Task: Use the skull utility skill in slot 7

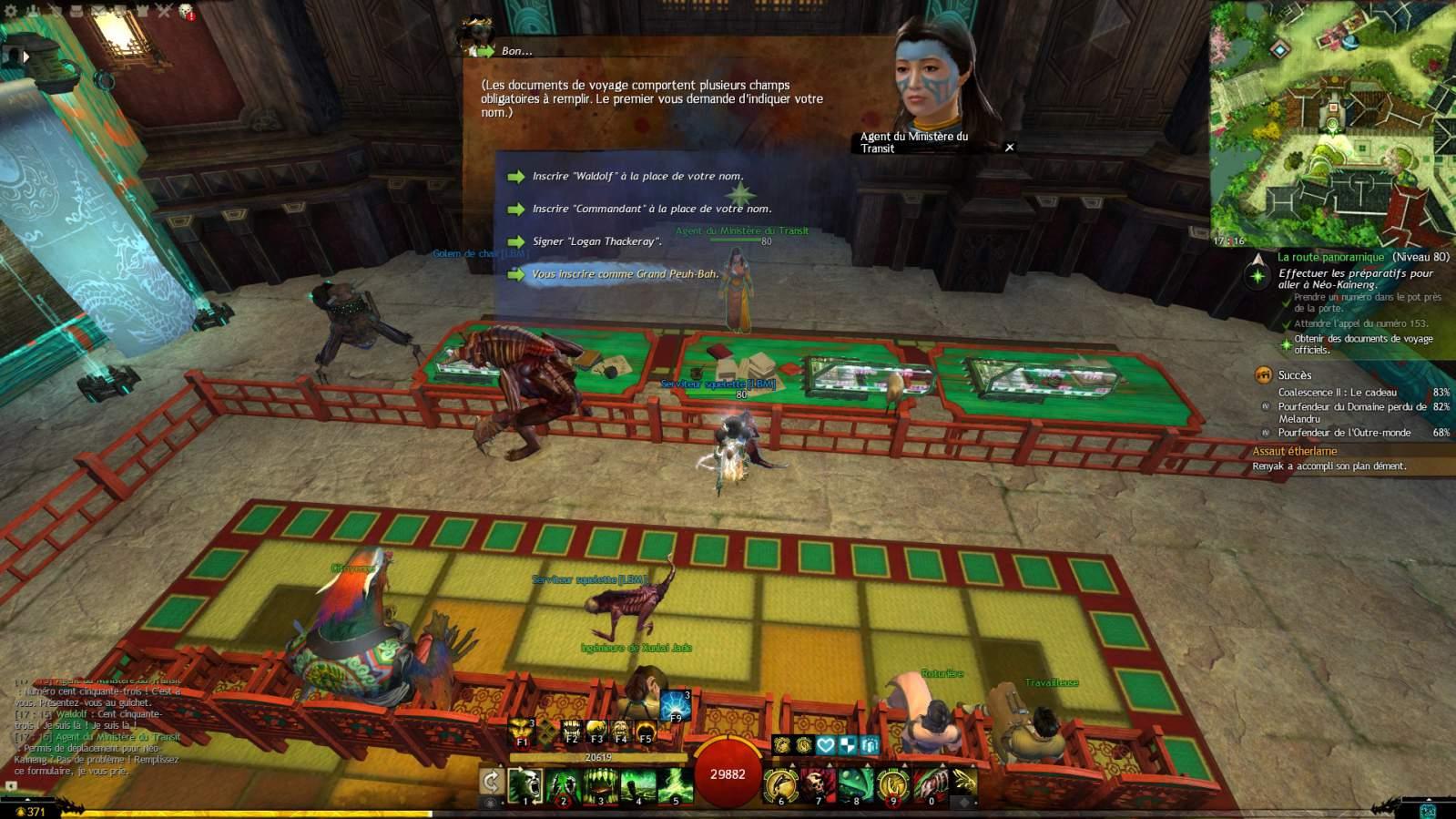Action: 818,784
